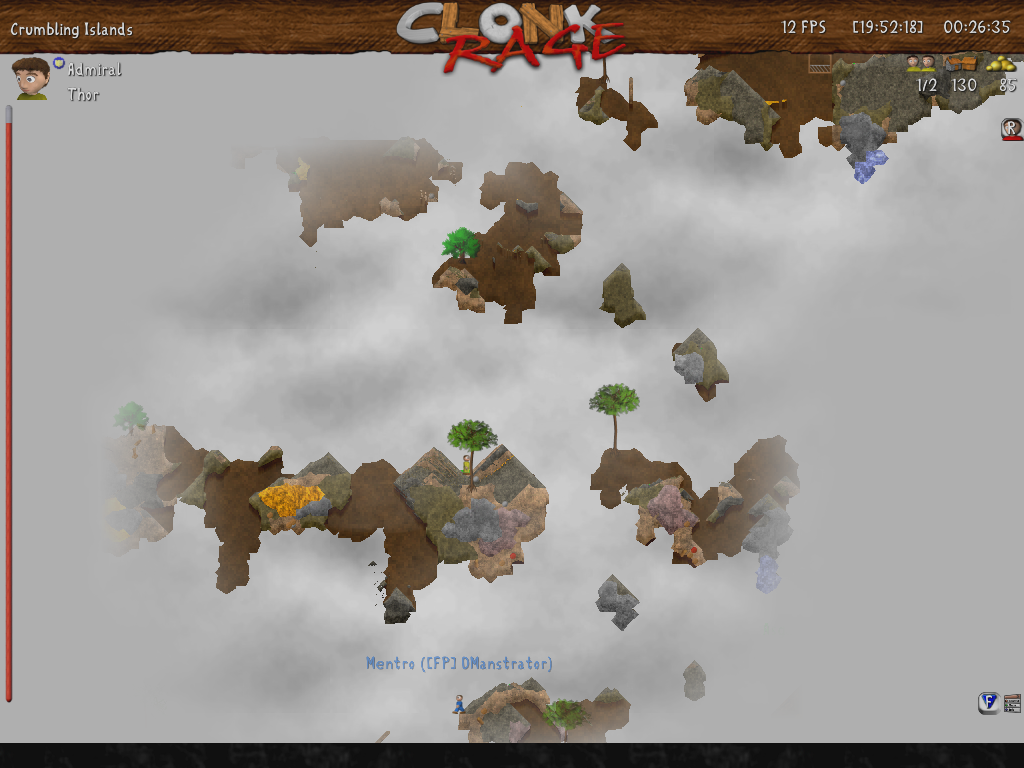Click the red R clonk button
This screenshot has height=768, width=1024.
1011,128
